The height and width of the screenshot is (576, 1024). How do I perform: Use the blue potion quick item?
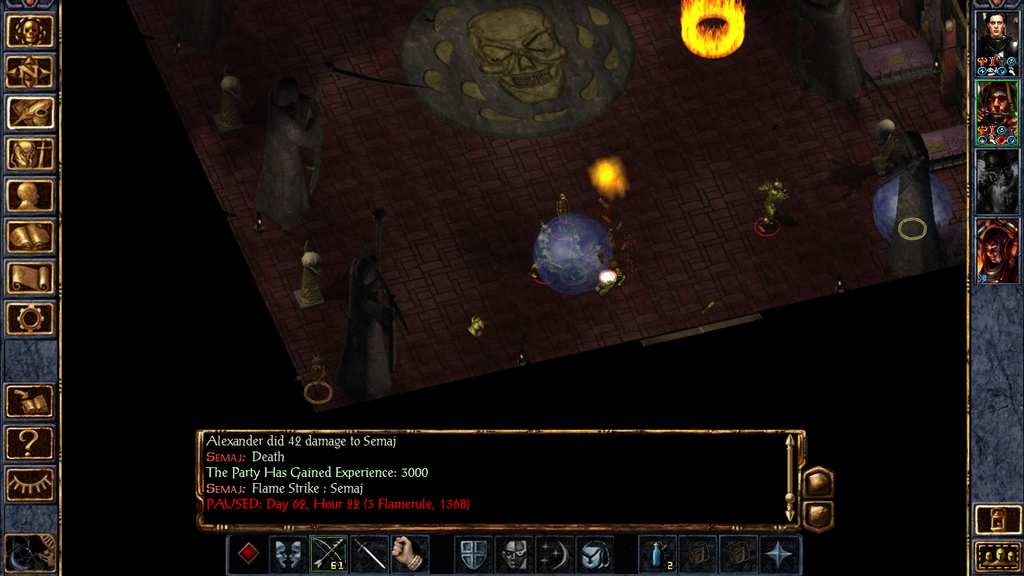click(x=658, y=554)
